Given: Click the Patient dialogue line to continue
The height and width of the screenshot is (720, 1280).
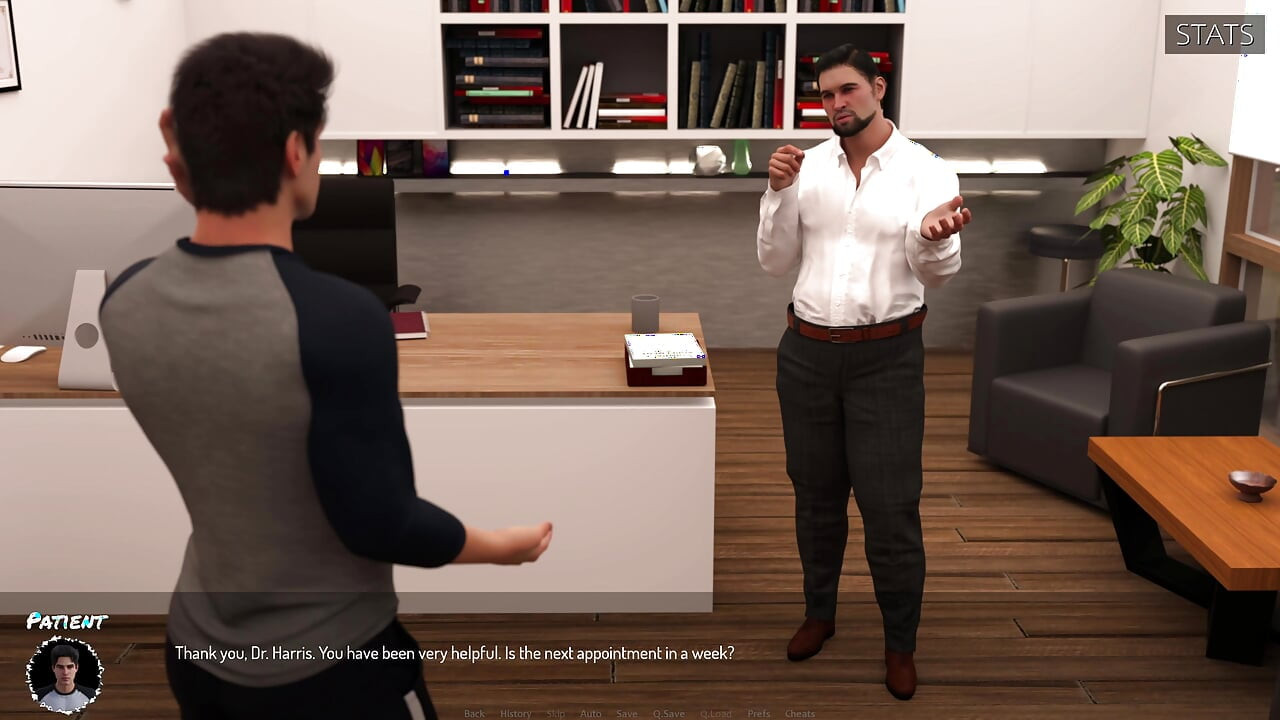Looking at the screenshot, I should click(454, 653).
